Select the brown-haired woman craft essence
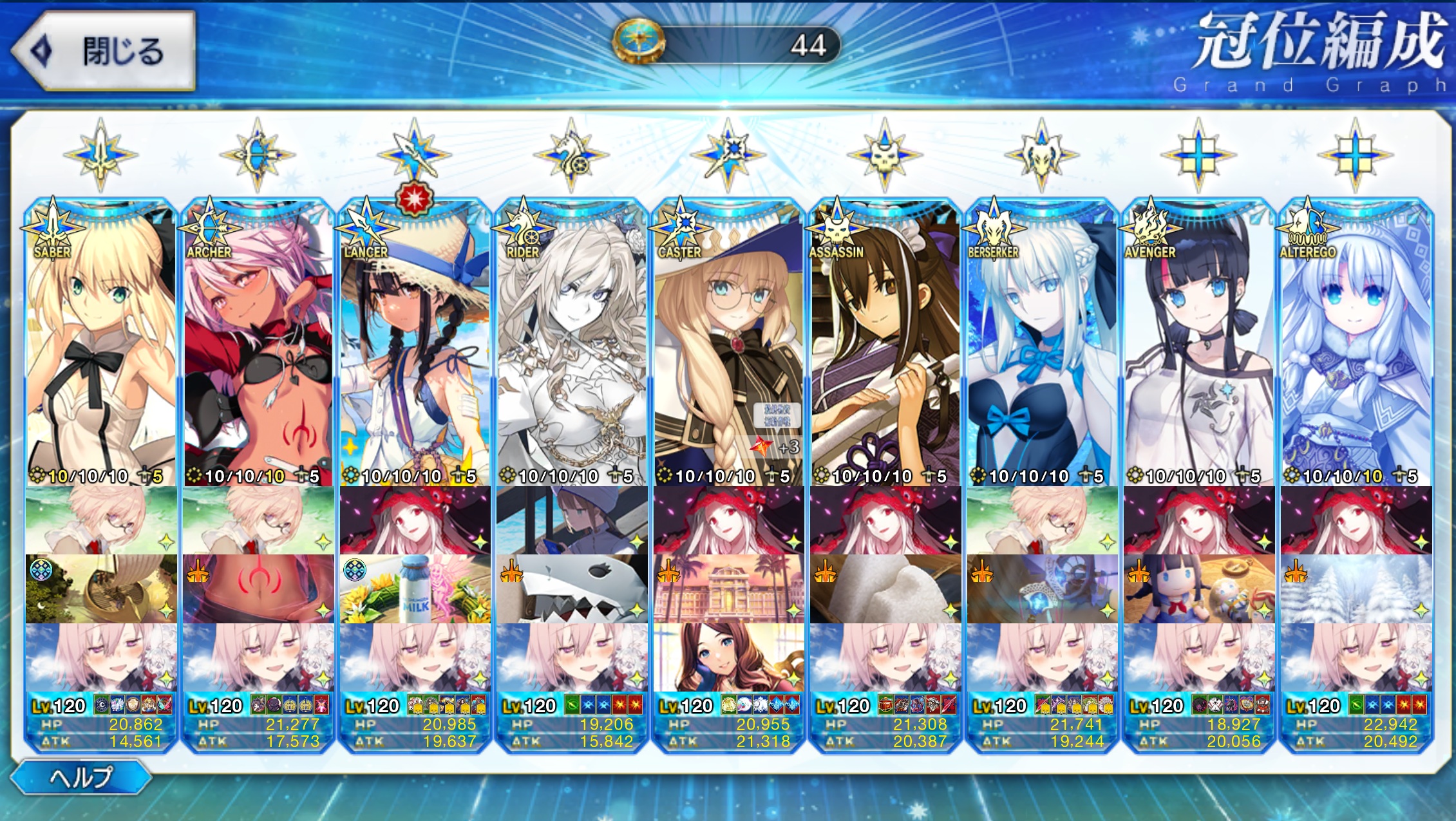Viewport: 1456px width, 821px height. pyautogui.click(x=728, y=657)
